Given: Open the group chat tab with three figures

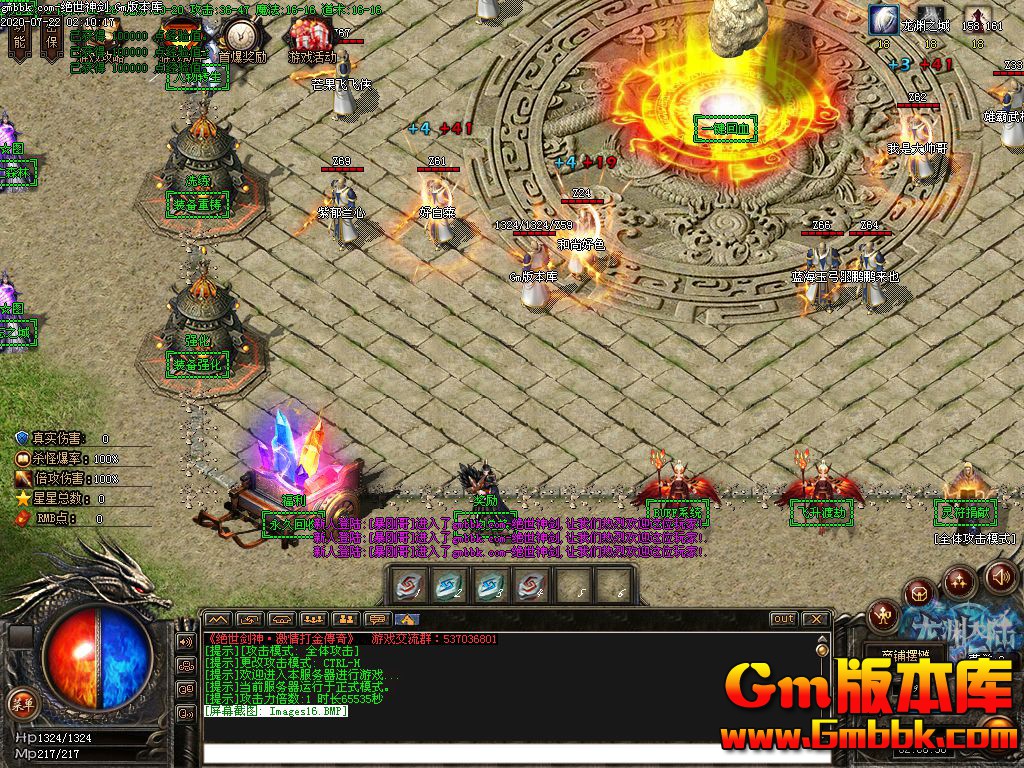Looking at the screenshot, I should click(x=313, y=619).
